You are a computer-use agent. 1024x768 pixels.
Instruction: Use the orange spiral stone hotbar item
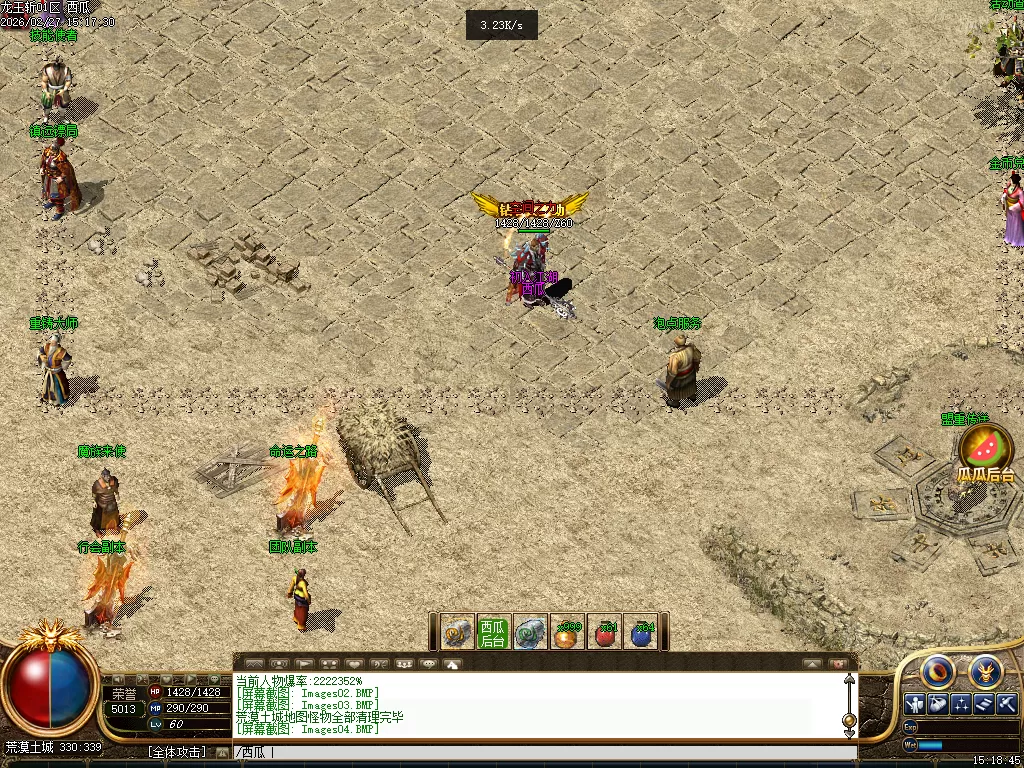pyautogui.click(x=457, y=632)
